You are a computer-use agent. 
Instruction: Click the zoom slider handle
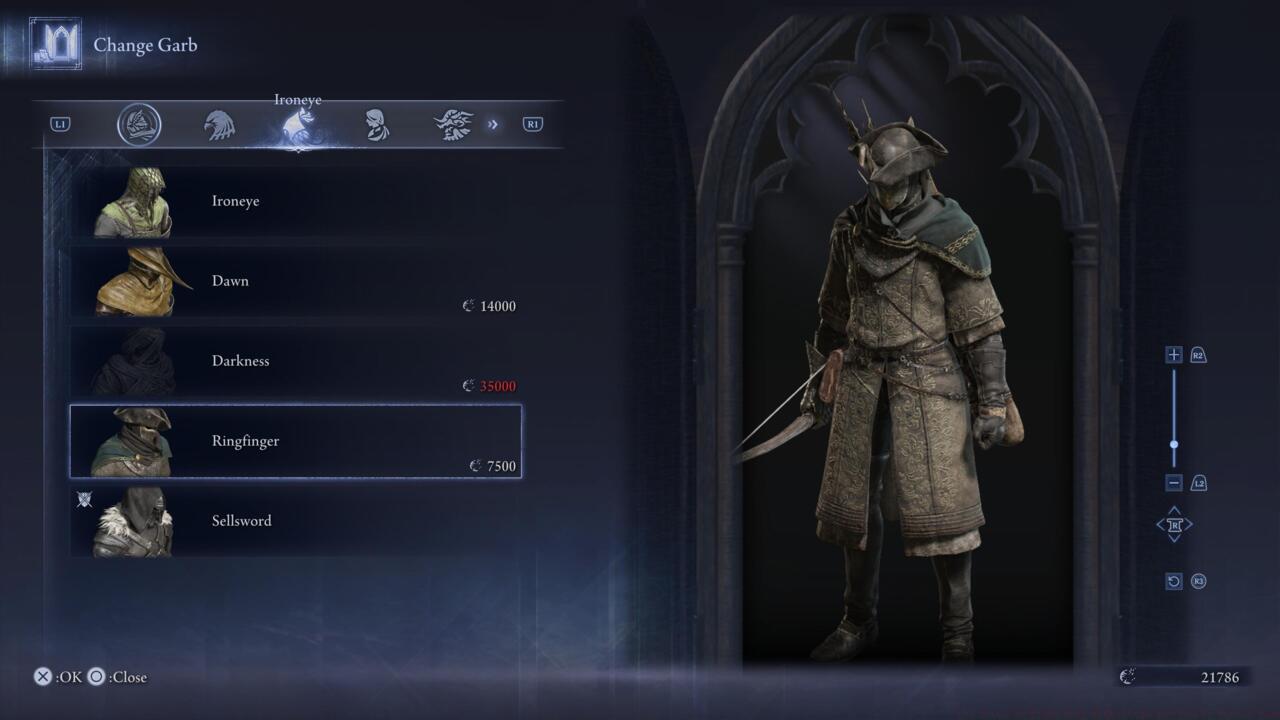[1174, 445]
